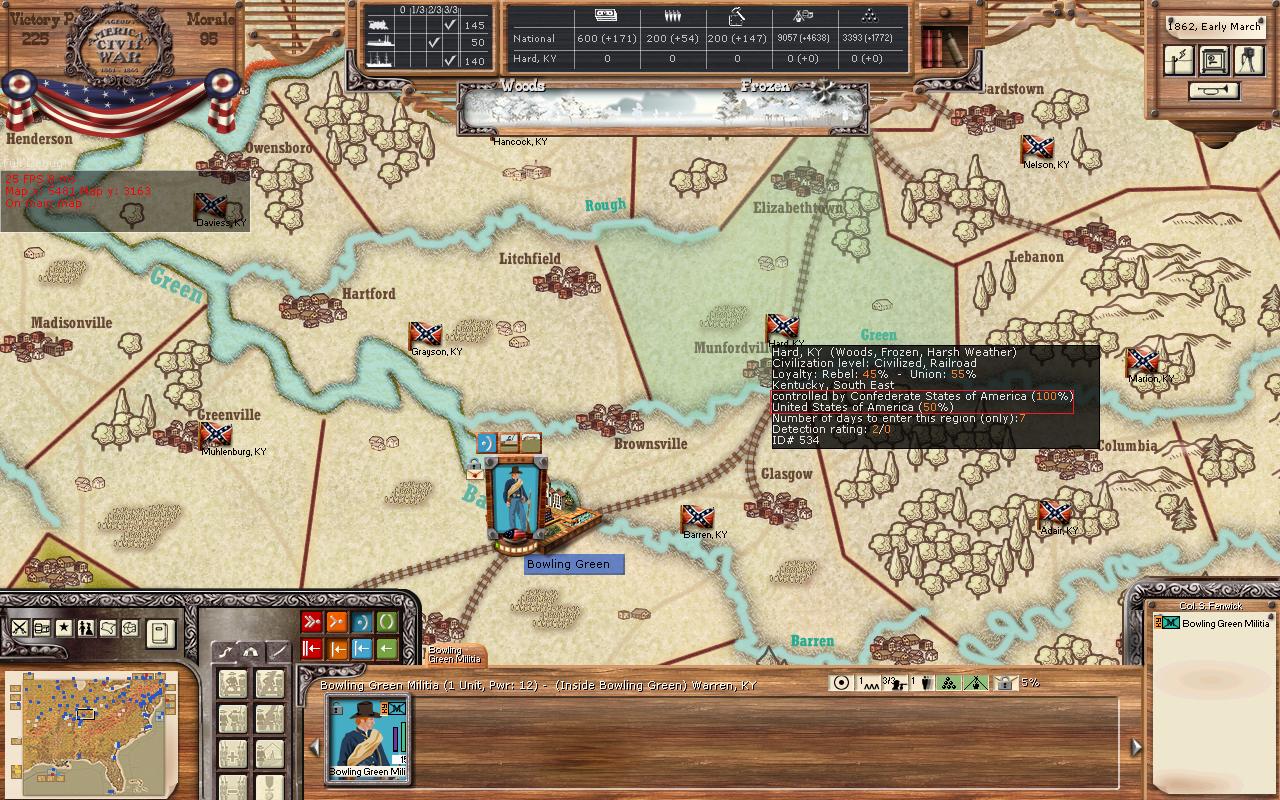Toggle the supply wagon map filter
This screenshot has height=800, width=1280.
[42, 628]
